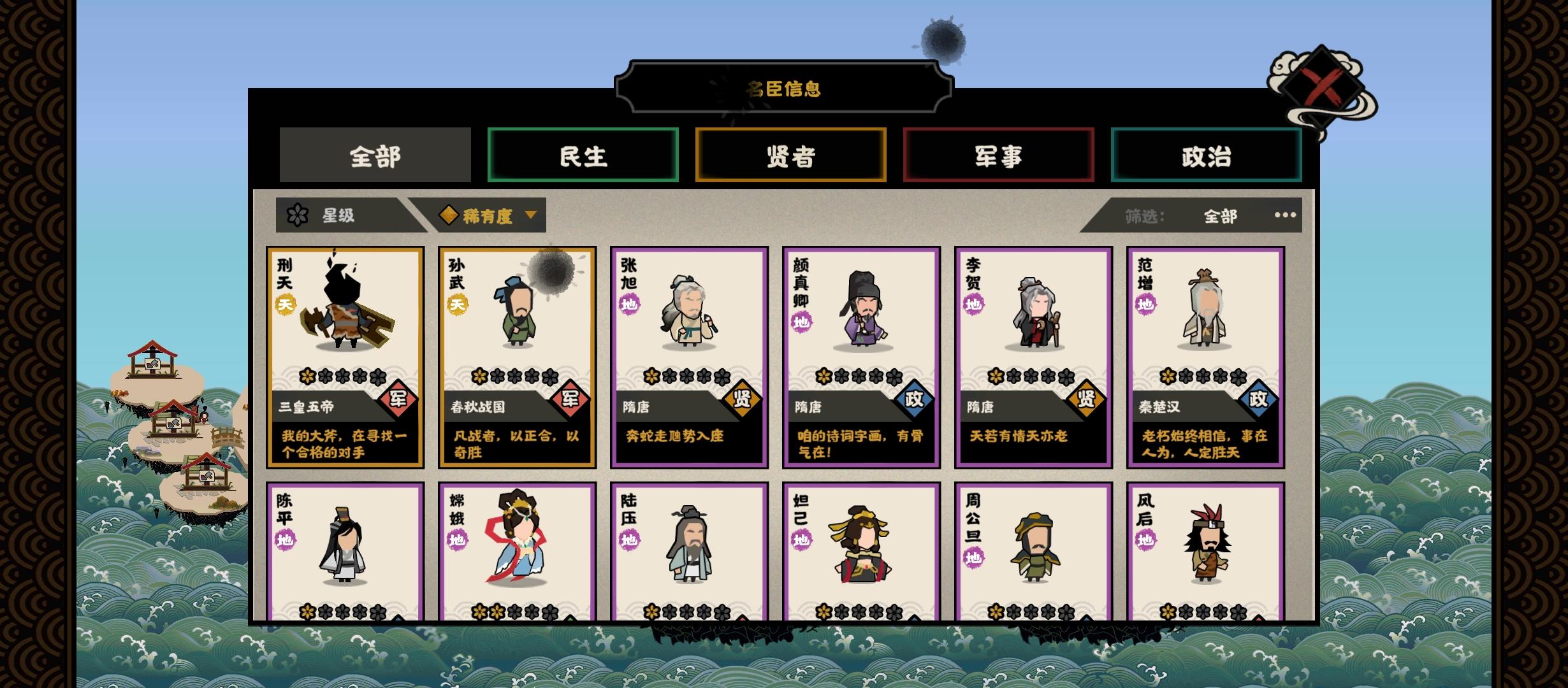
Task: Click the 地 rarity icon on 妲己's card
Action: pyautogui.click(x=803, y=538)
